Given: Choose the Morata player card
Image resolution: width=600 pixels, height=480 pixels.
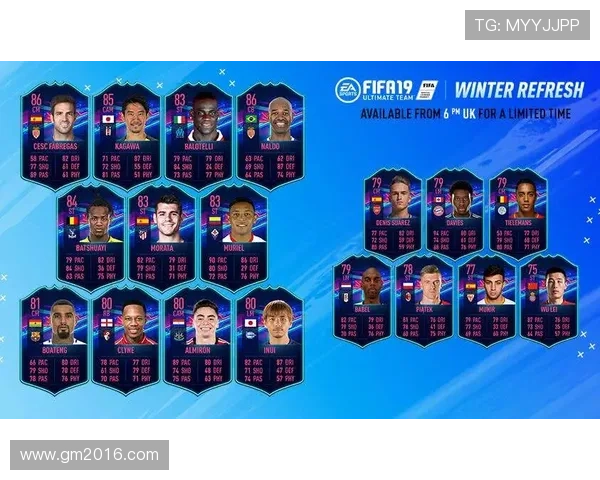Looking at the screenshot, I should point(163,236).
